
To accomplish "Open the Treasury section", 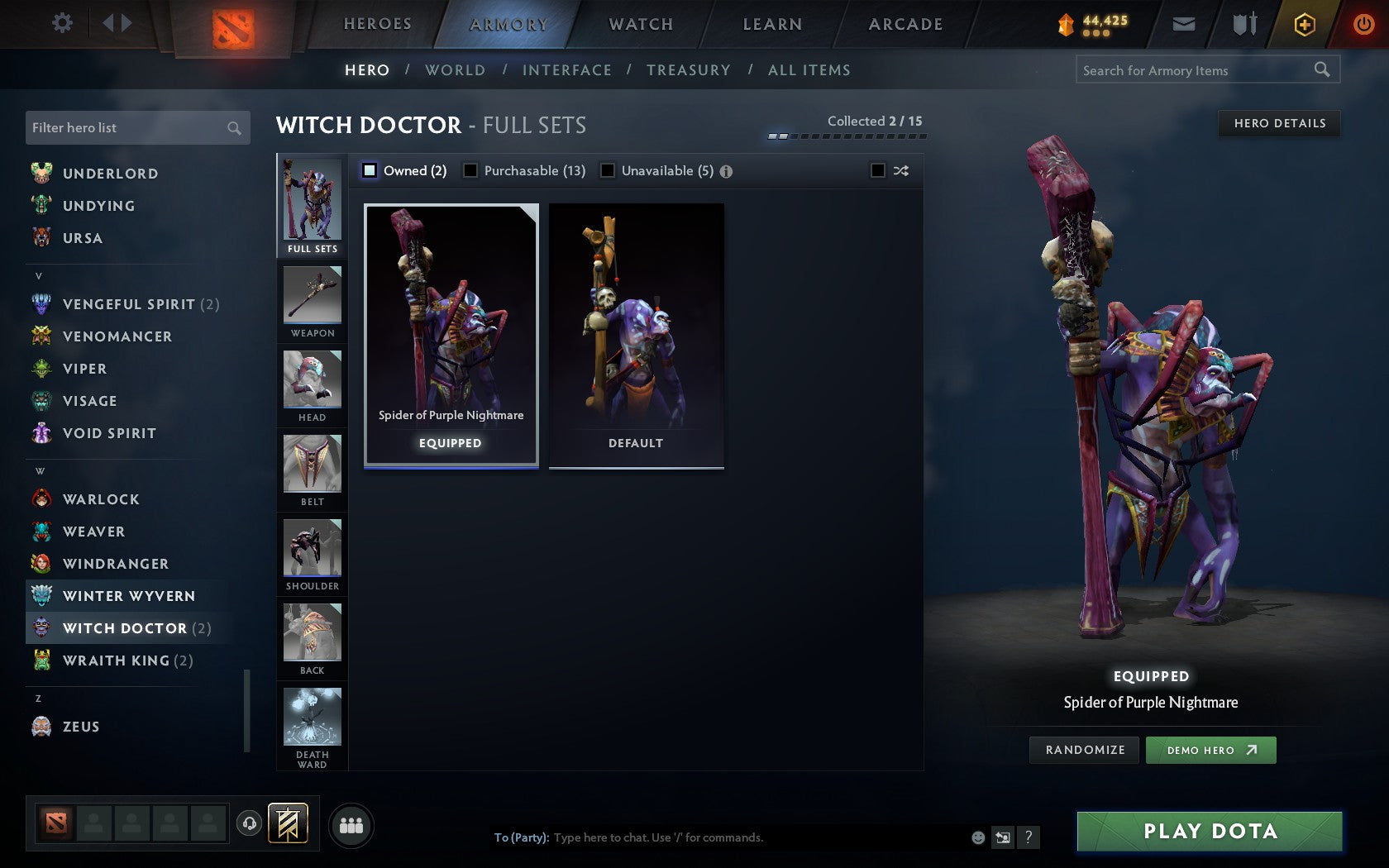I will (x=689, y=70).
